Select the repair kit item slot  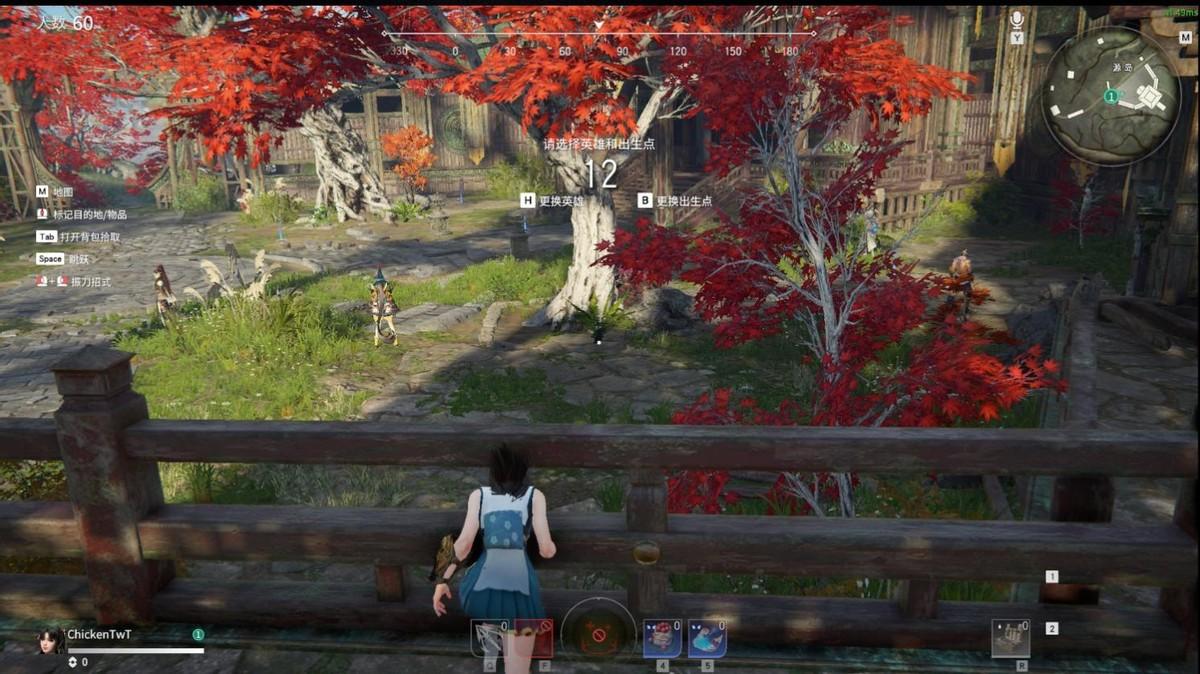pyautogui.click(x=1010, y=637)
